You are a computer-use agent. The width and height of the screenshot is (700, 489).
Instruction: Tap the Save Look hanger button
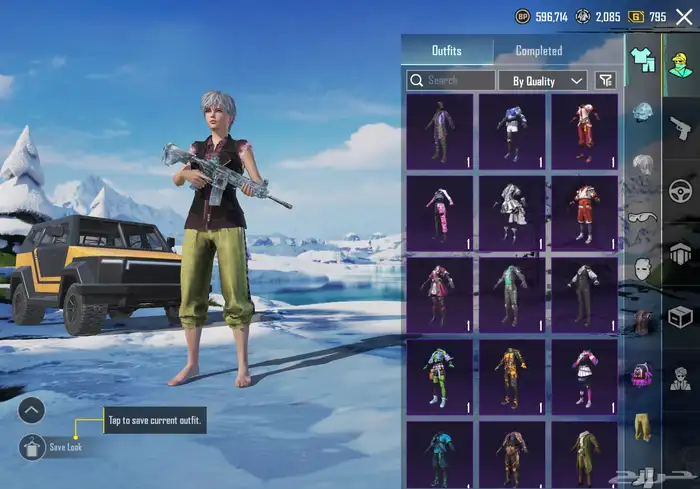click(32, 447)
